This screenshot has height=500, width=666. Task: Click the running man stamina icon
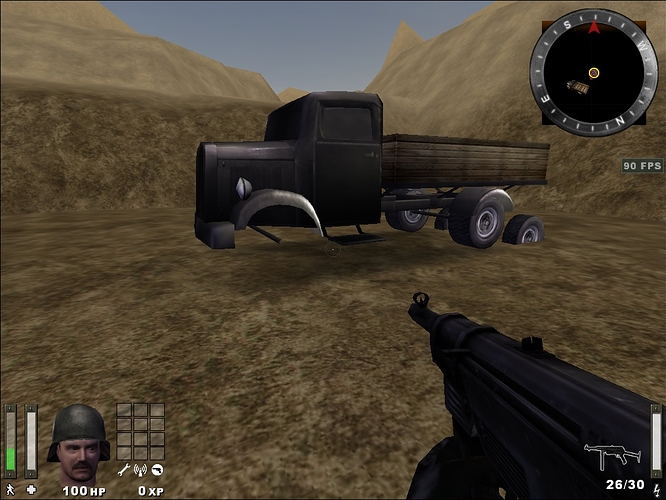click(10, 490)
